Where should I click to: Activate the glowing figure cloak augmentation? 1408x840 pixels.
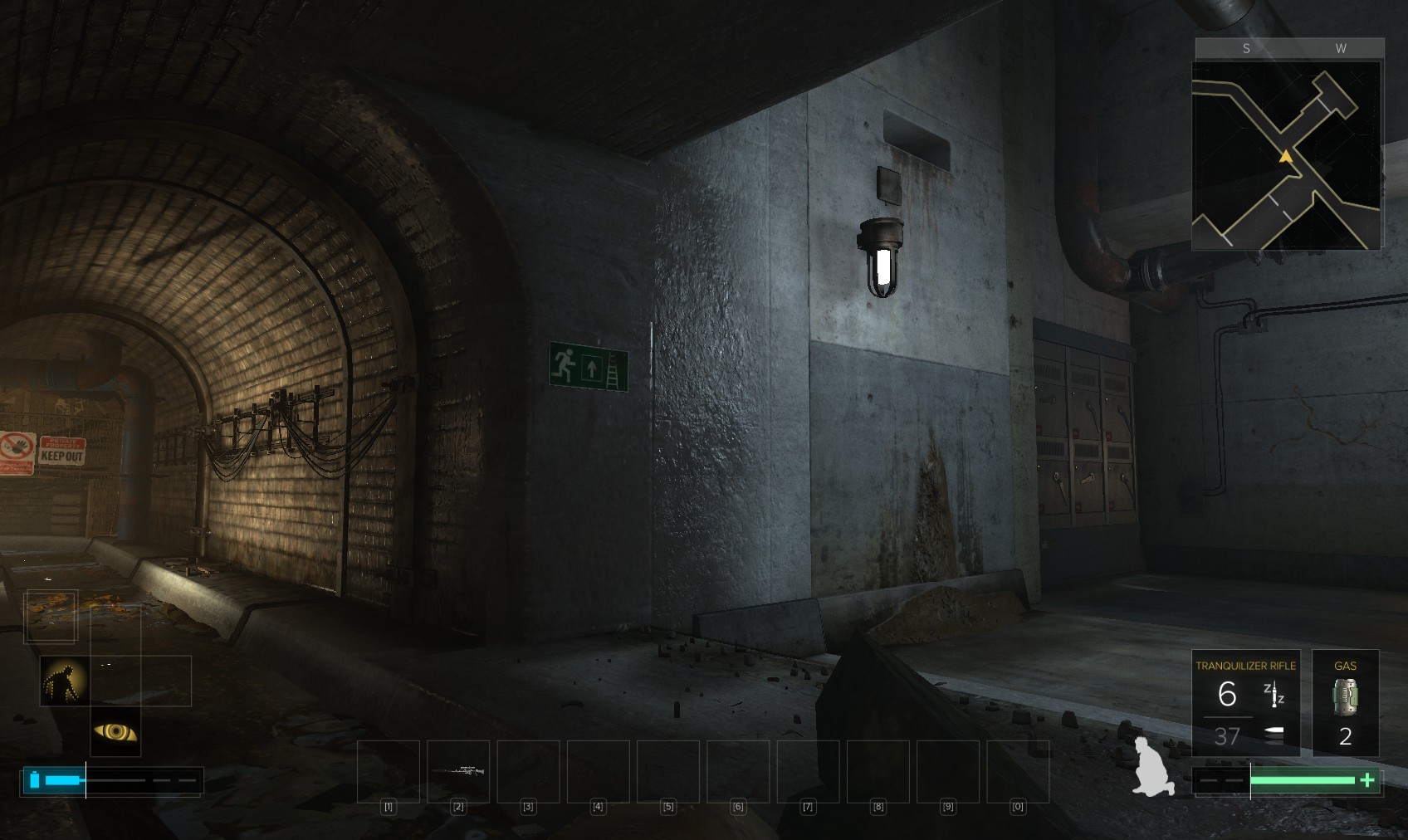click(65, 681)
